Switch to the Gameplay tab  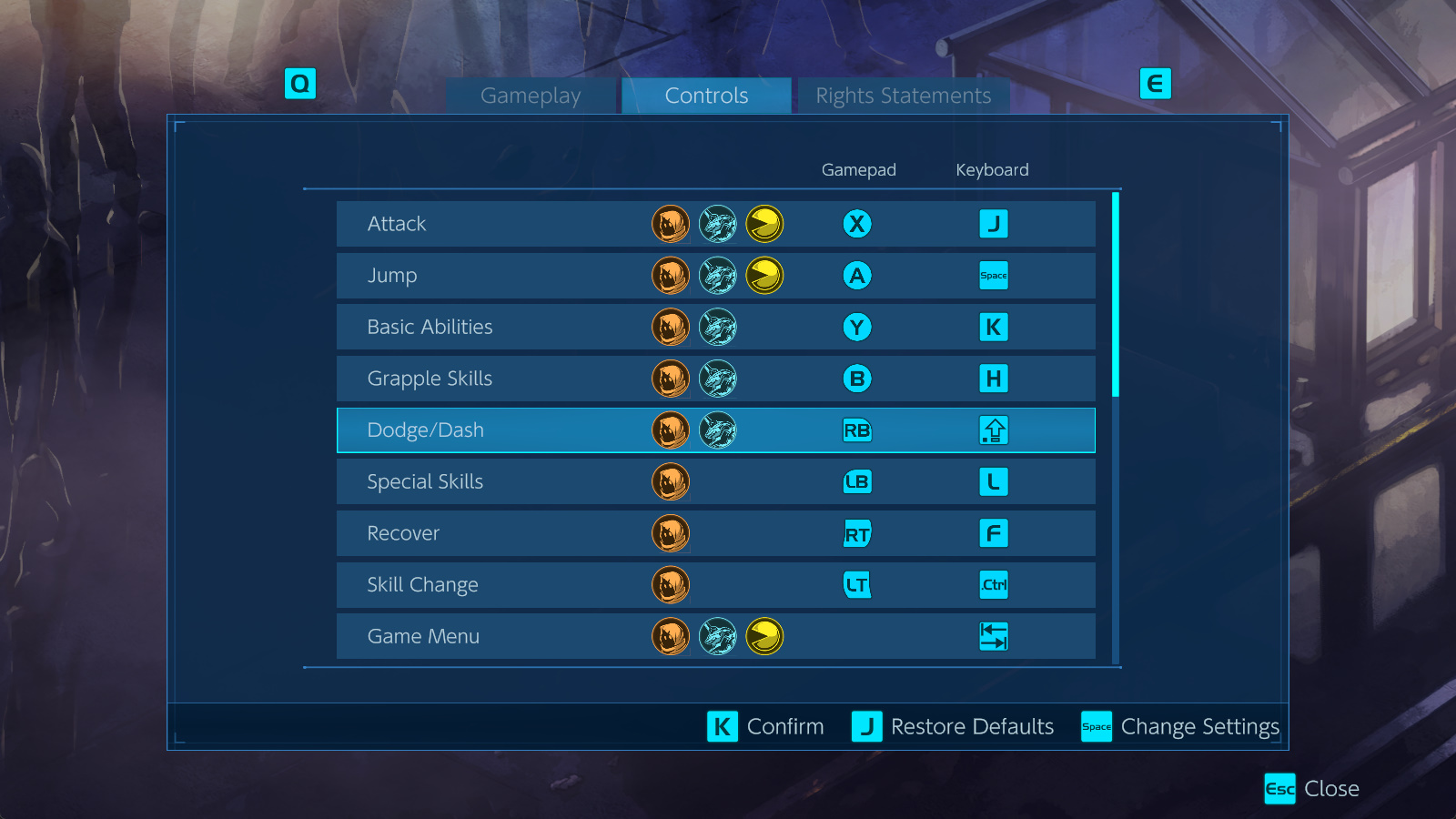click(x=531, y=96)
